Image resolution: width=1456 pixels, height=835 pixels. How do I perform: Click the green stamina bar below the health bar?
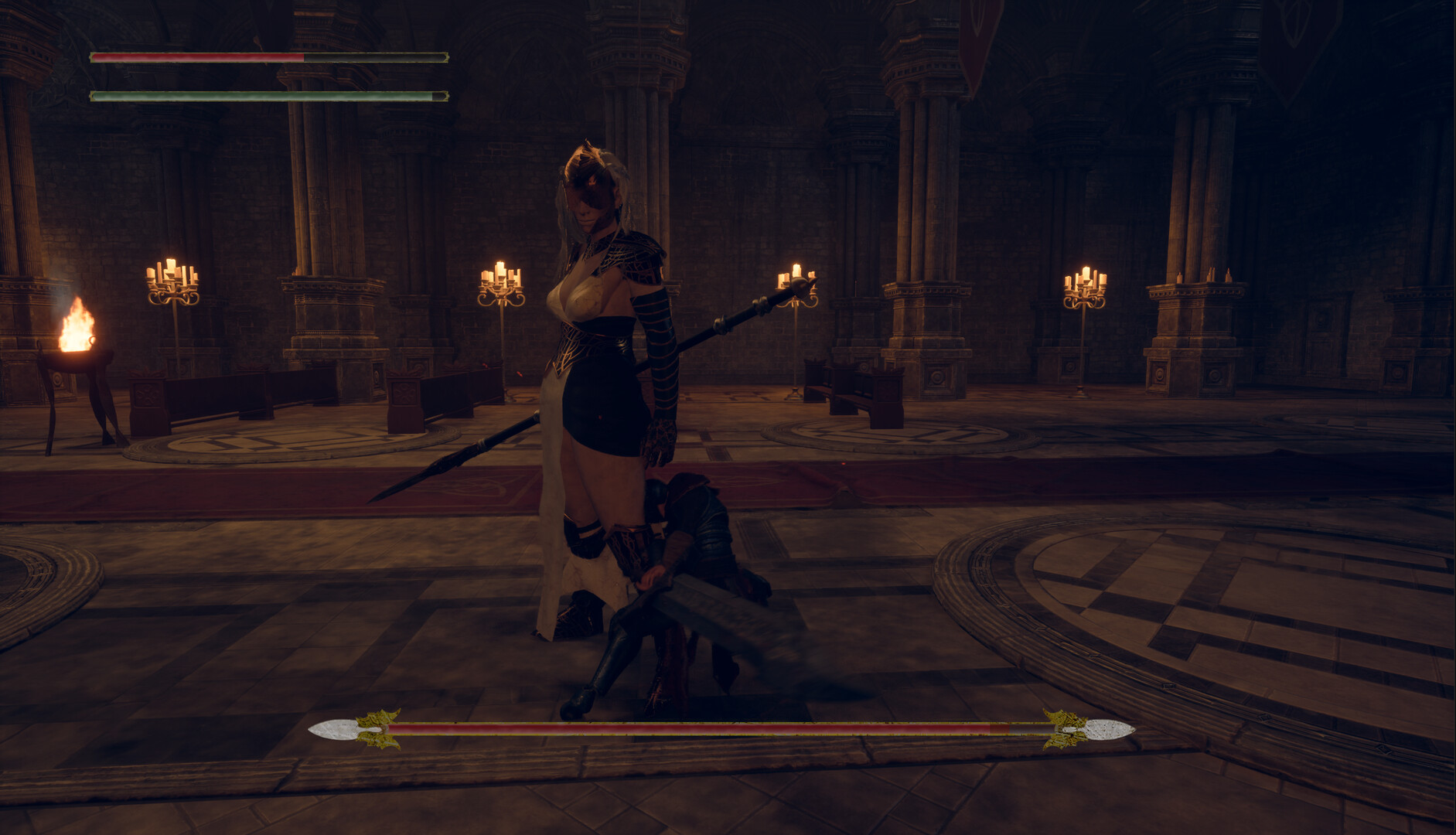click(x=232, y=95)
